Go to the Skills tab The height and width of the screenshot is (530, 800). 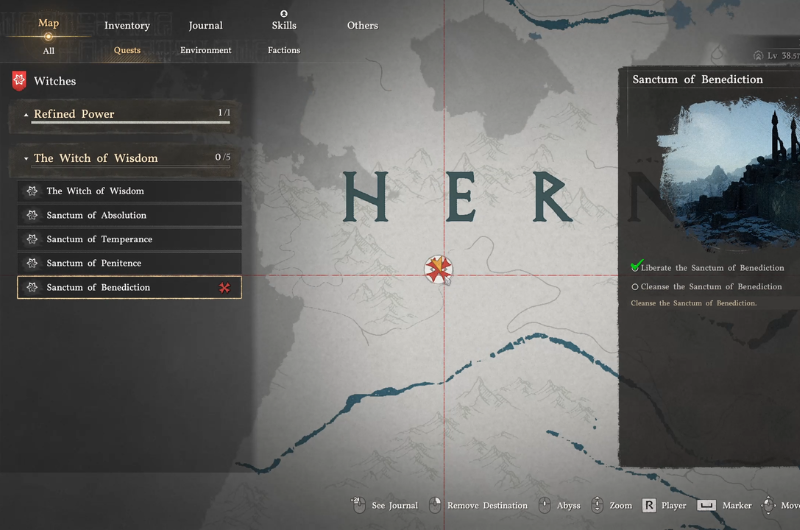(284, 25)
